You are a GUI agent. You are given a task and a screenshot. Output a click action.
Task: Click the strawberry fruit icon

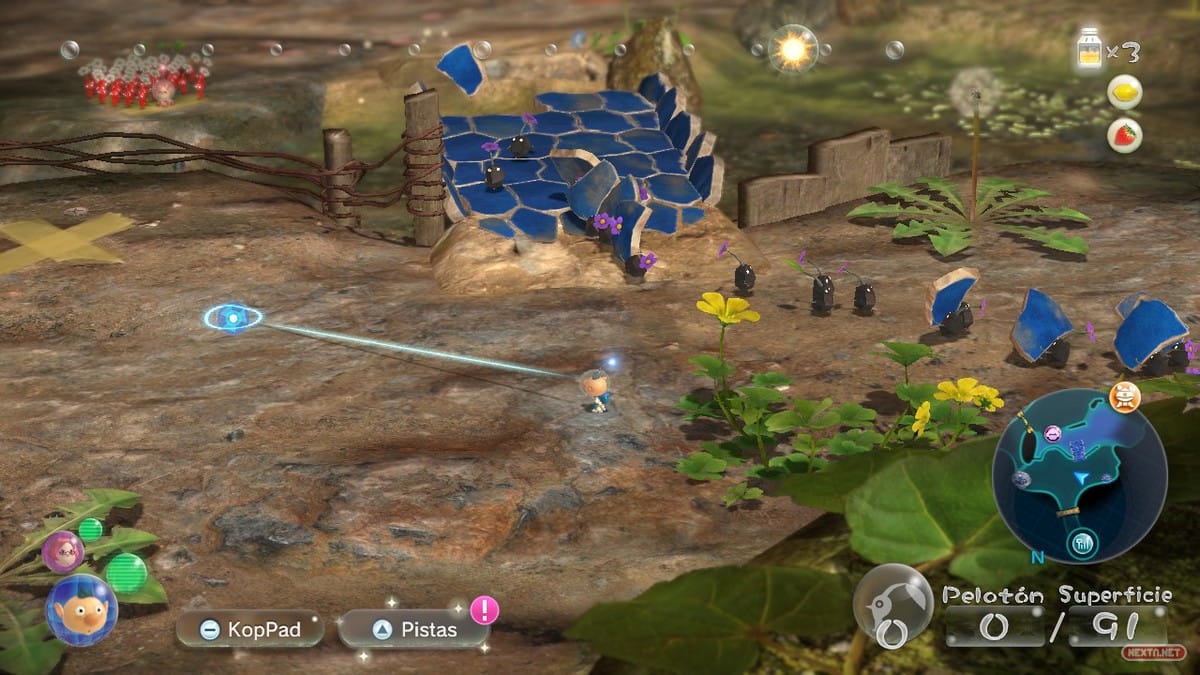coord(1125,135)
